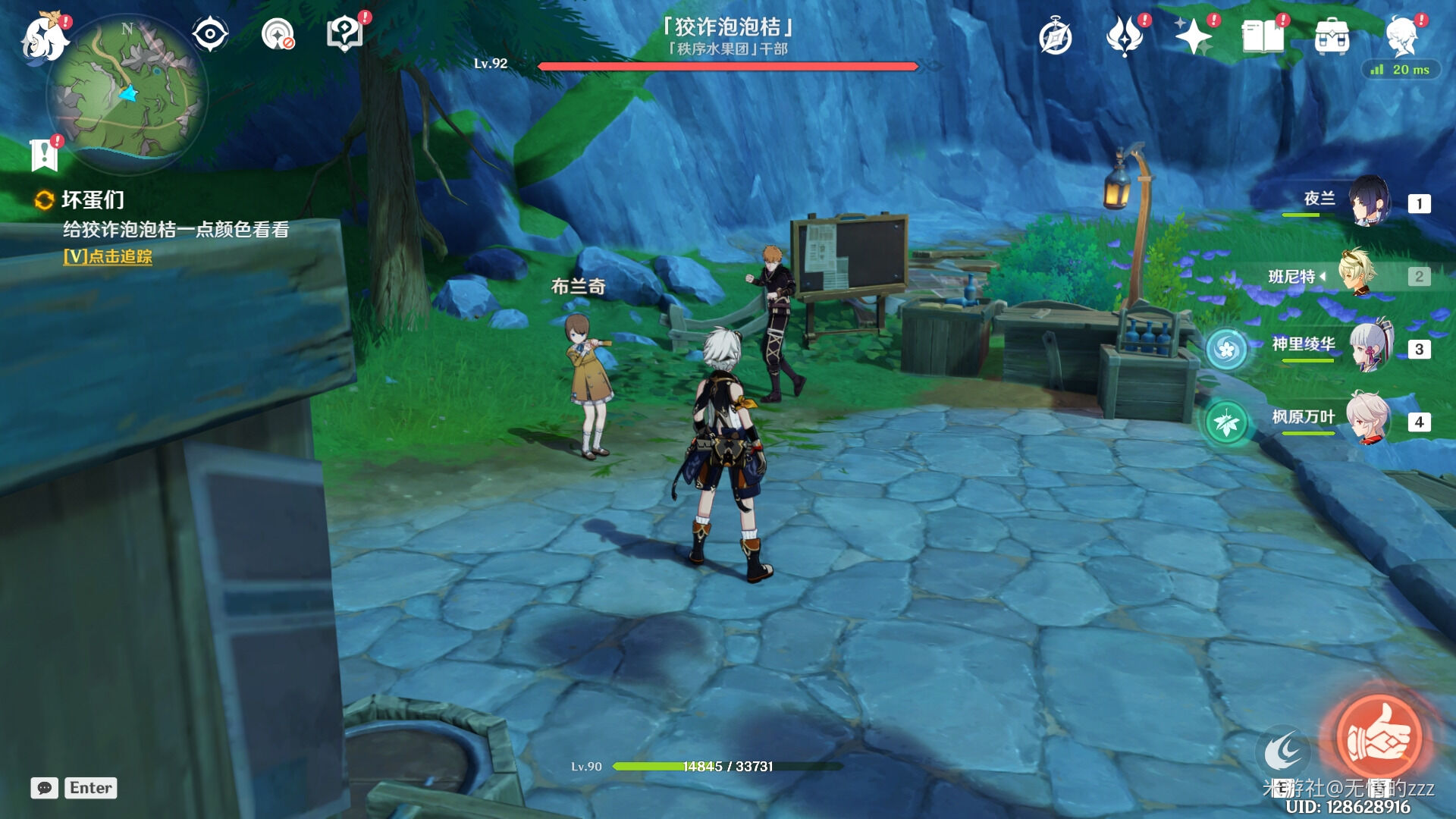Toggle the elemental sight eye icon
Image resolution: width=1456 pixels, height=819 pixels.
pyautogui.click(x=210, y=34)
